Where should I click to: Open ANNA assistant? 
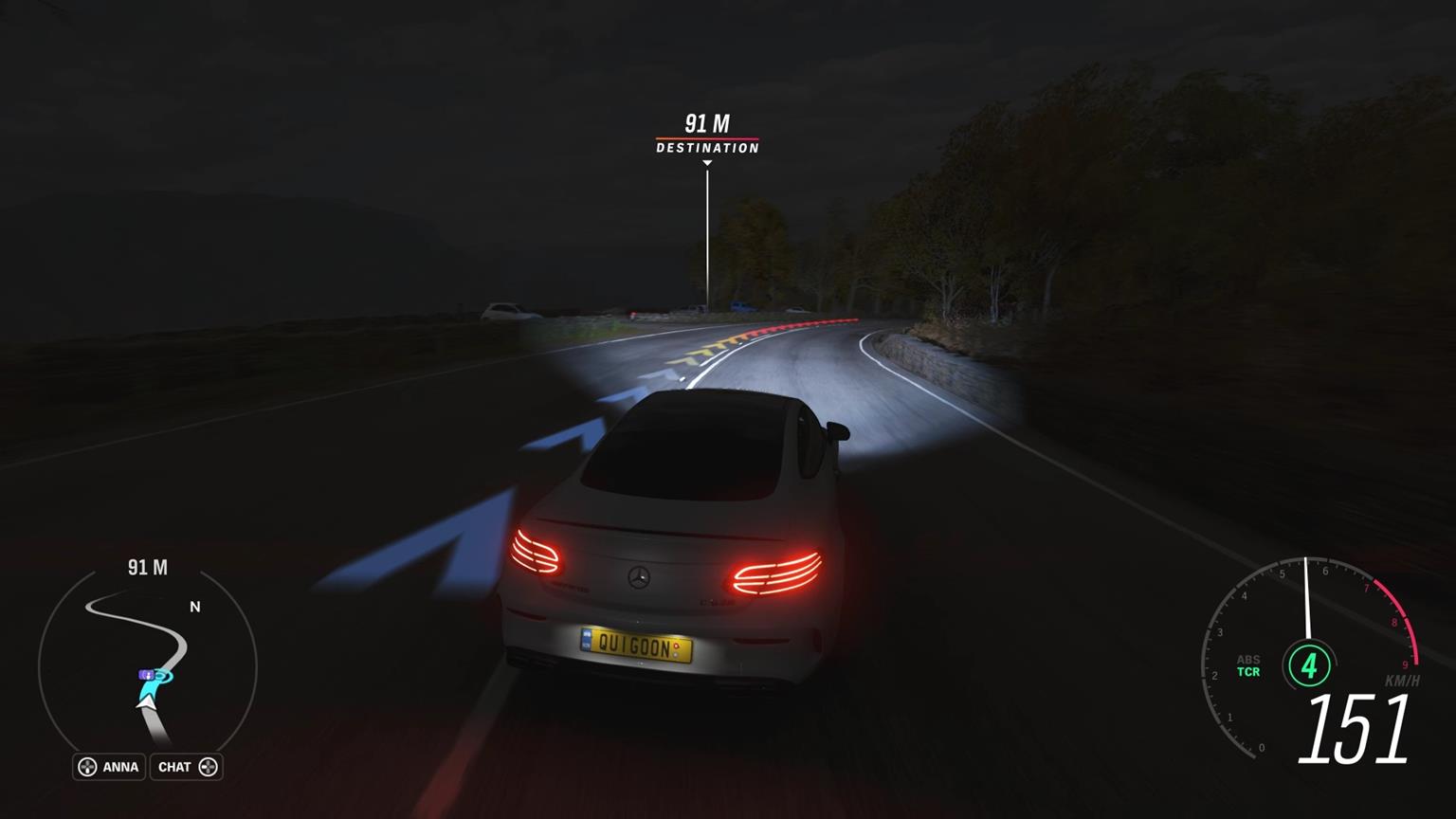coord(122,767)
